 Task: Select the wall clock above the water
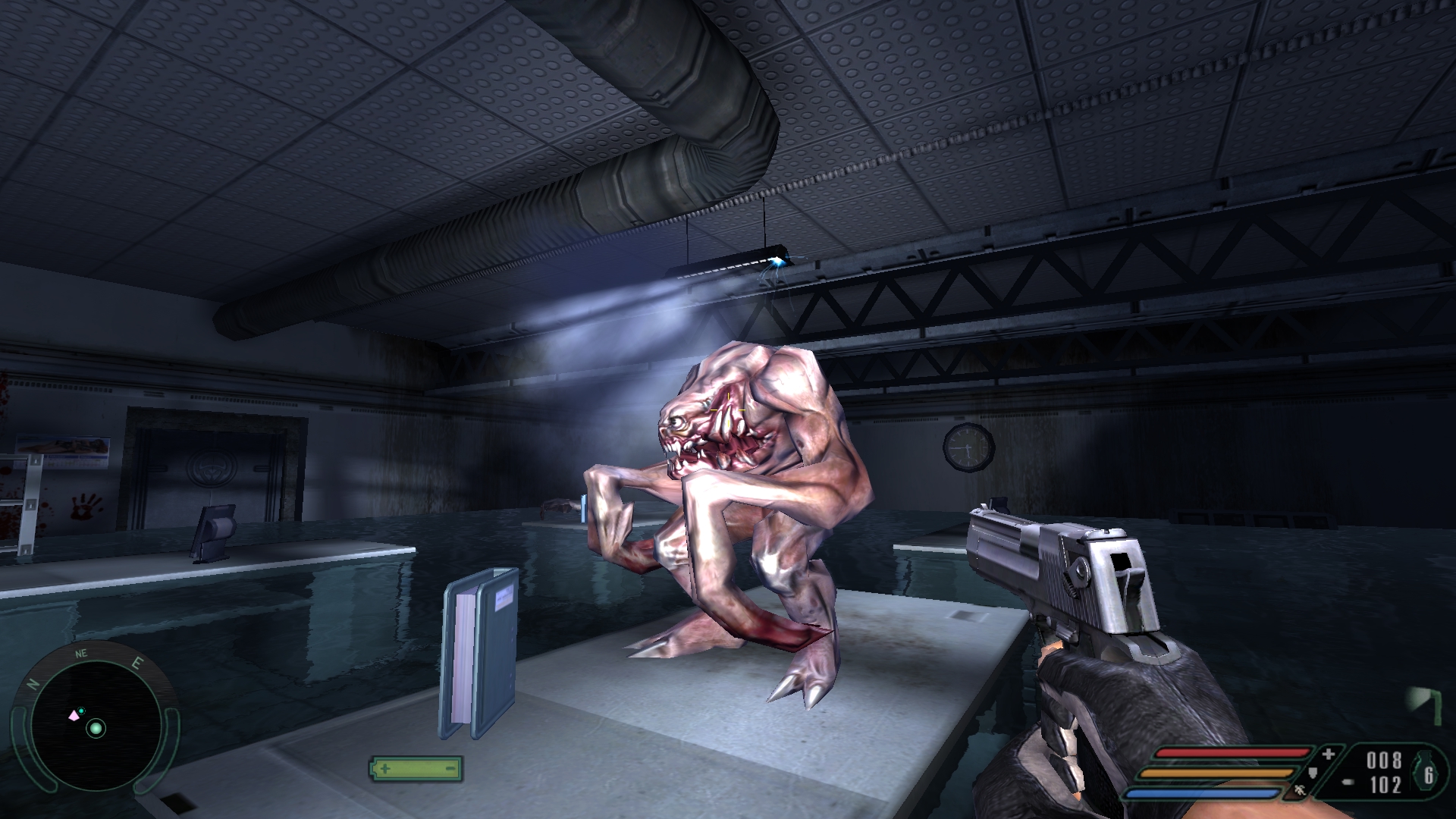click(967, 449)
